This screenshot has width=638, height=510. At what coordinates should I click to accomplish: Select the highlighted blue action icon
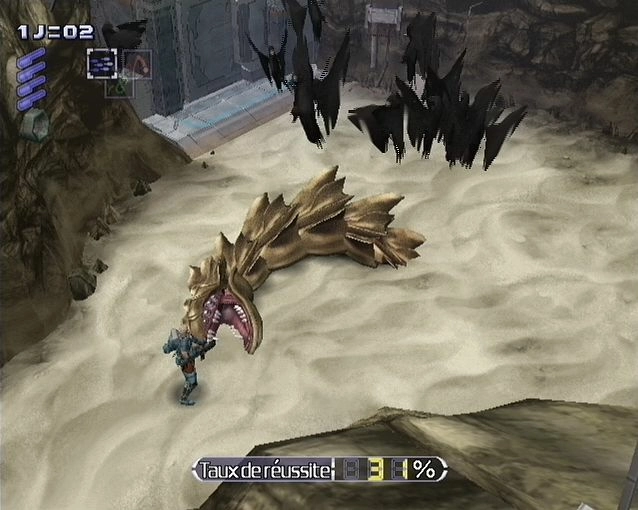tap(101, 63)
